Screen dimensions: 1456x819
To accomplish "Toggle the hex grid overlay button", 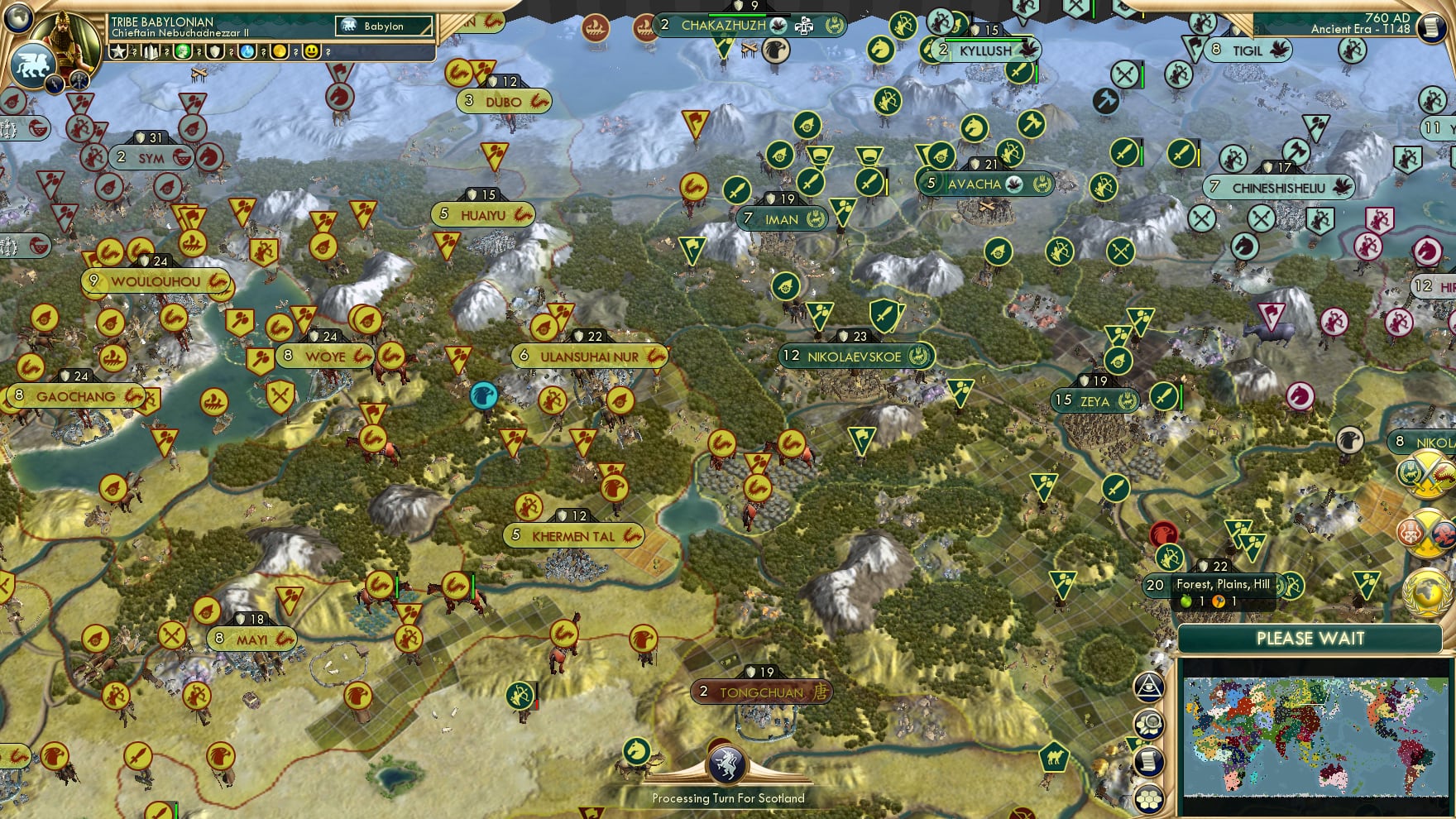I will [x=1147, y=800].
